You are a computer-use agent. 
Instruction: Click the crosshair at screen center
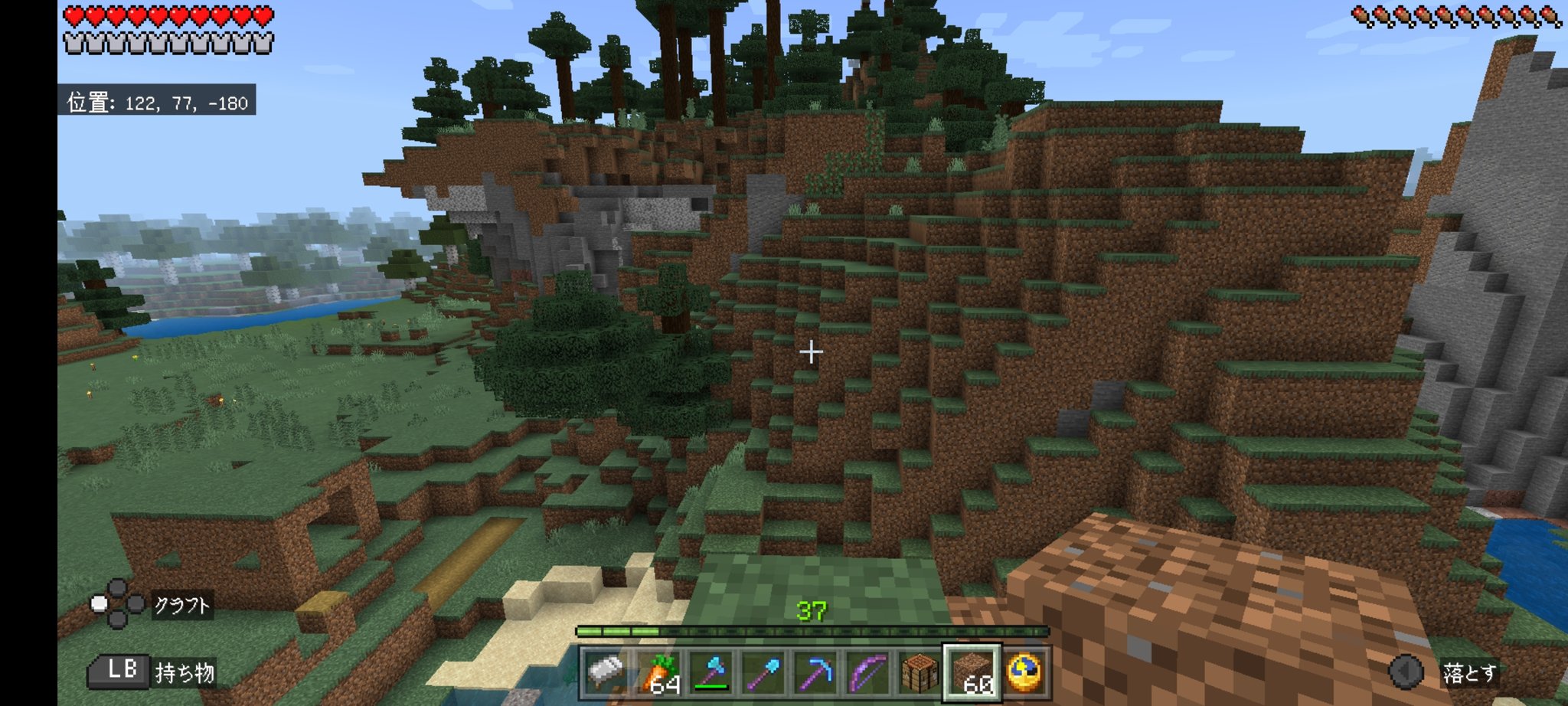click(810, 352)
